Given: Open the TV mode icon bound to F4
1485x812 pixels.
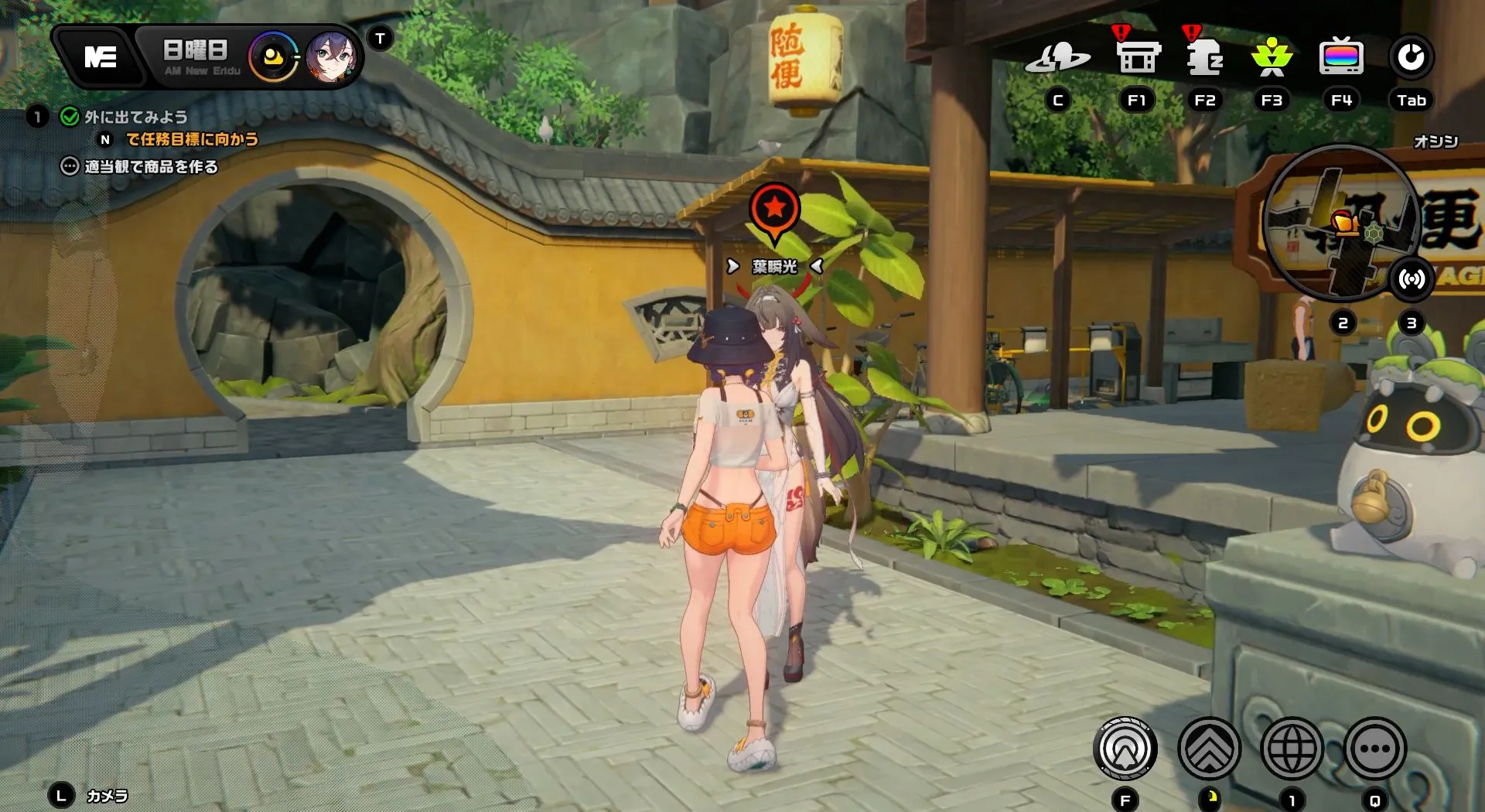Looking at the screenshot, I should coord(1340,56).
